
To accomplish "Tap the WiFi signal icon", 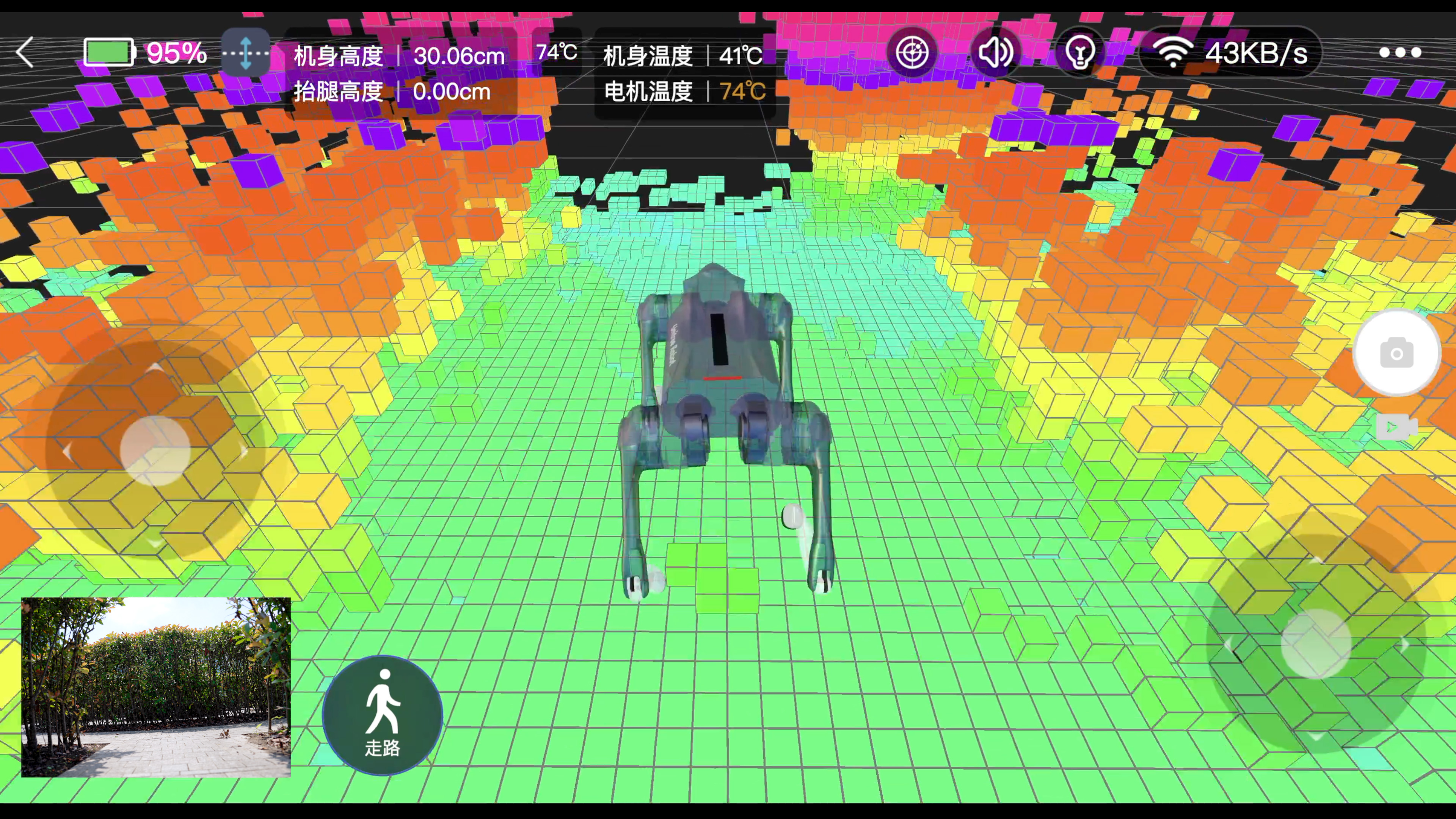I will pos(1174,52).
